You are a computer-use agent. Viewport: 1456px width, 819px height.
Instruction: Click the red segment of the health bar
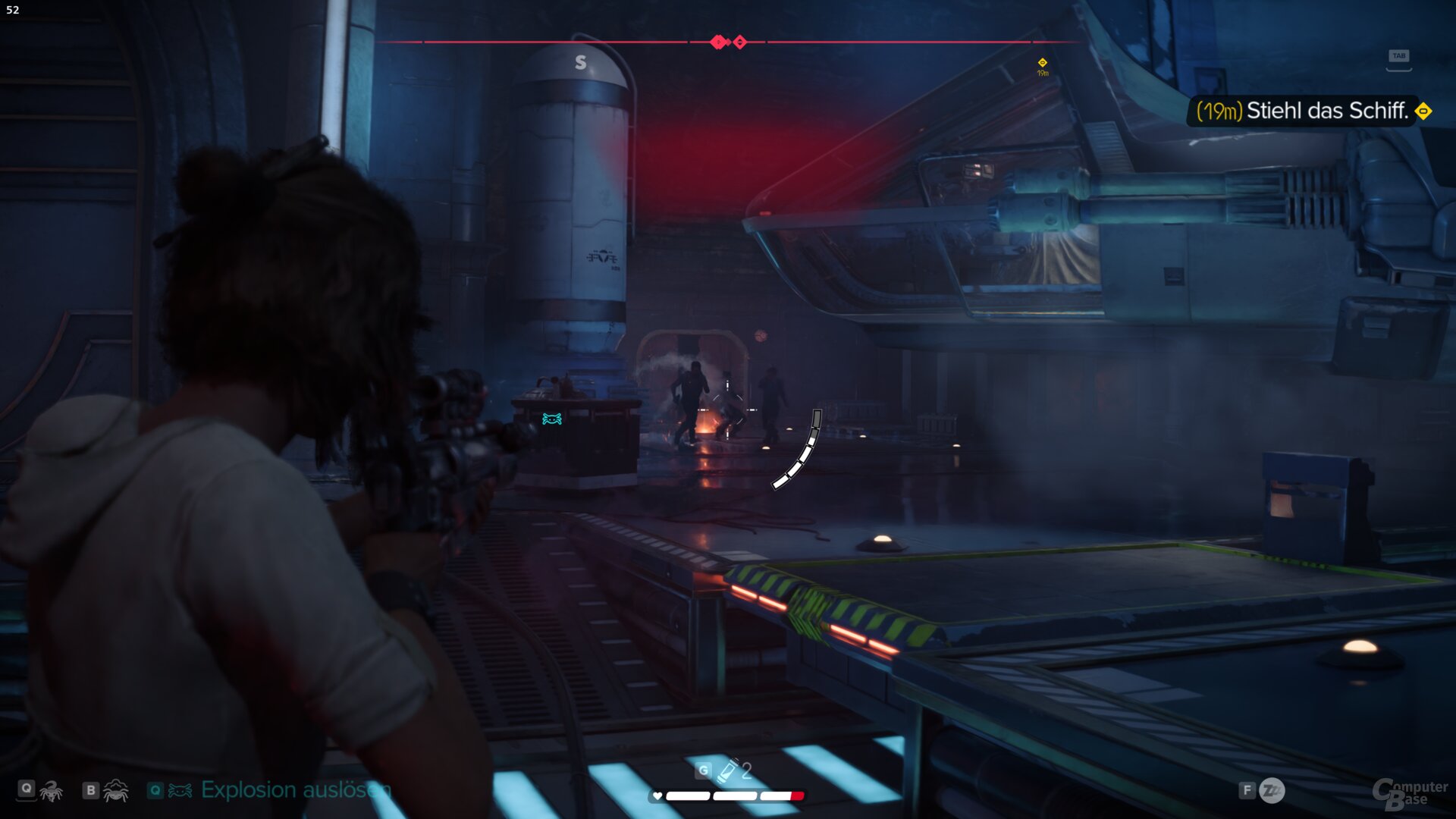pyautogui.click(x=798, y=795)
